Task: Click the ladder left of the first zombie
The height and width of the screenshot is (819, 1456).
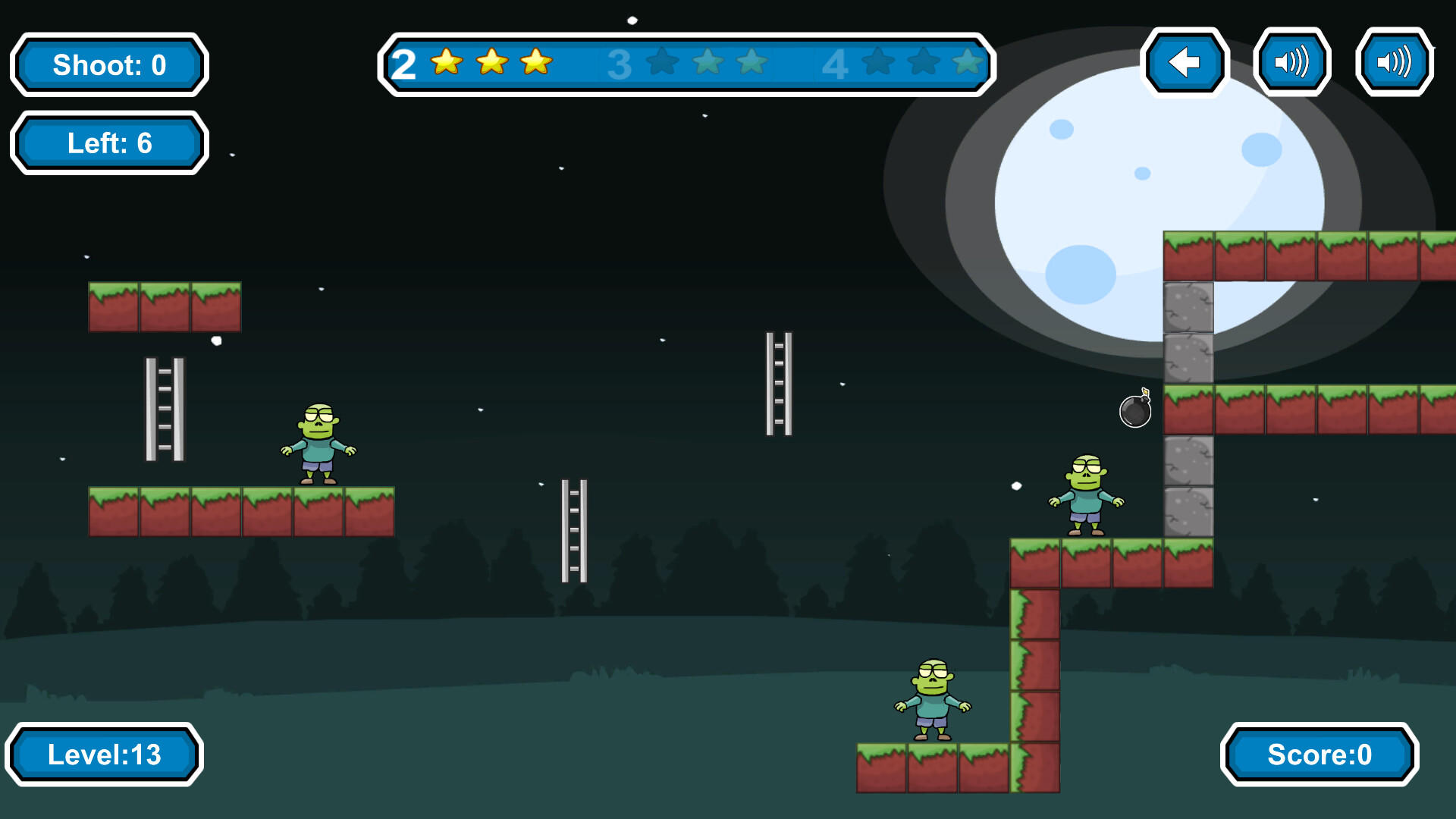Action: [x=165, y=409]
